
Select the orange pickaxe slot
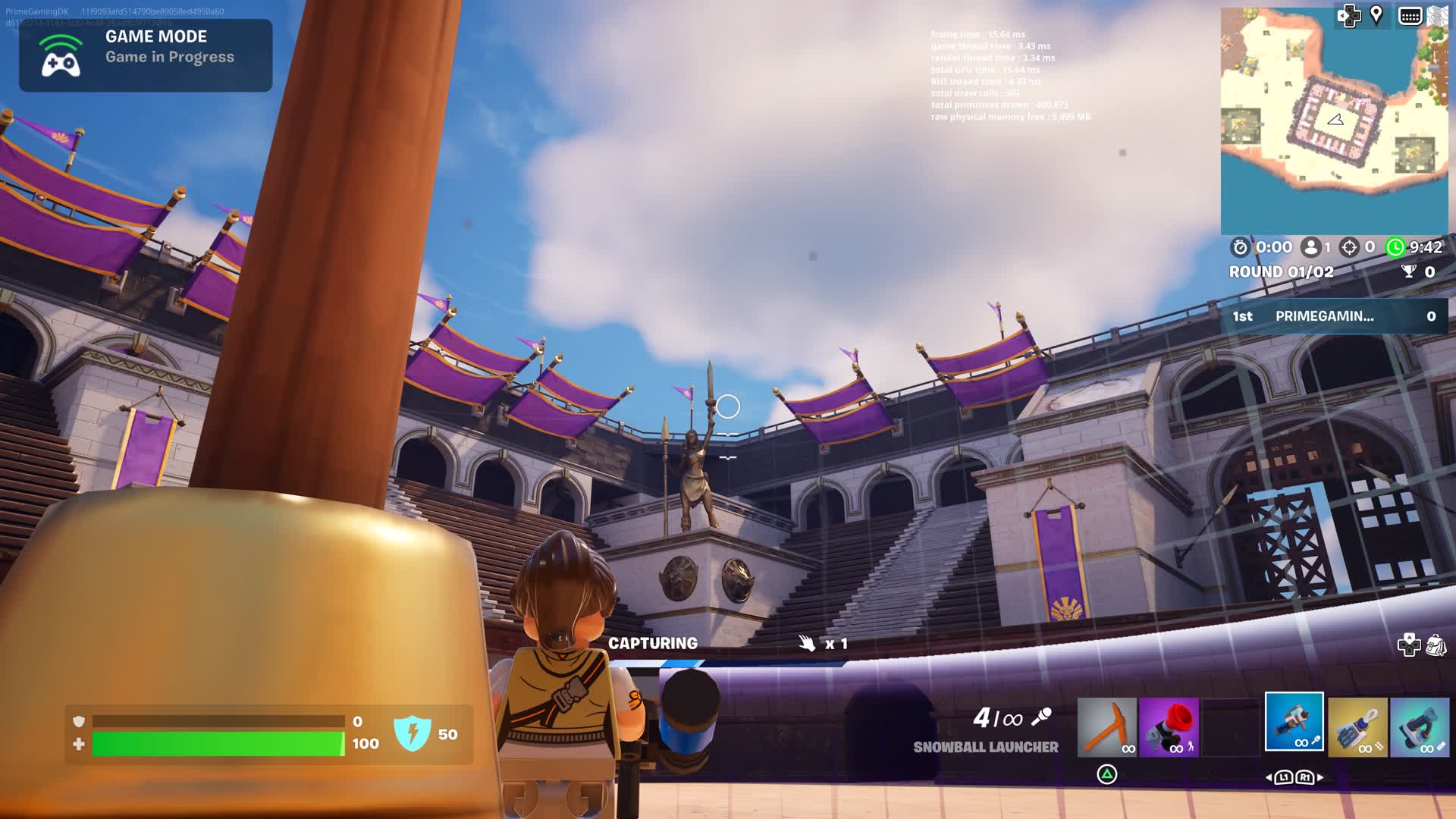click(1106, 727)
